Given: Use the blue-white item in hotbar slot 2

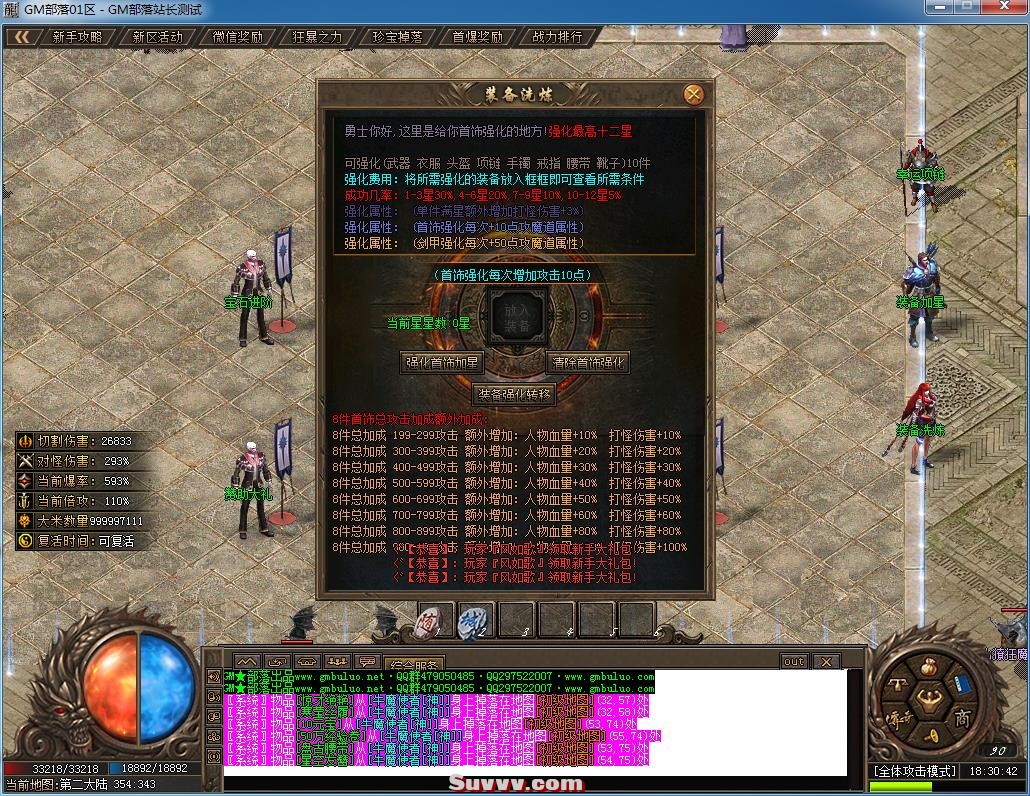Looking at the screenshot, I should (473, 621).
